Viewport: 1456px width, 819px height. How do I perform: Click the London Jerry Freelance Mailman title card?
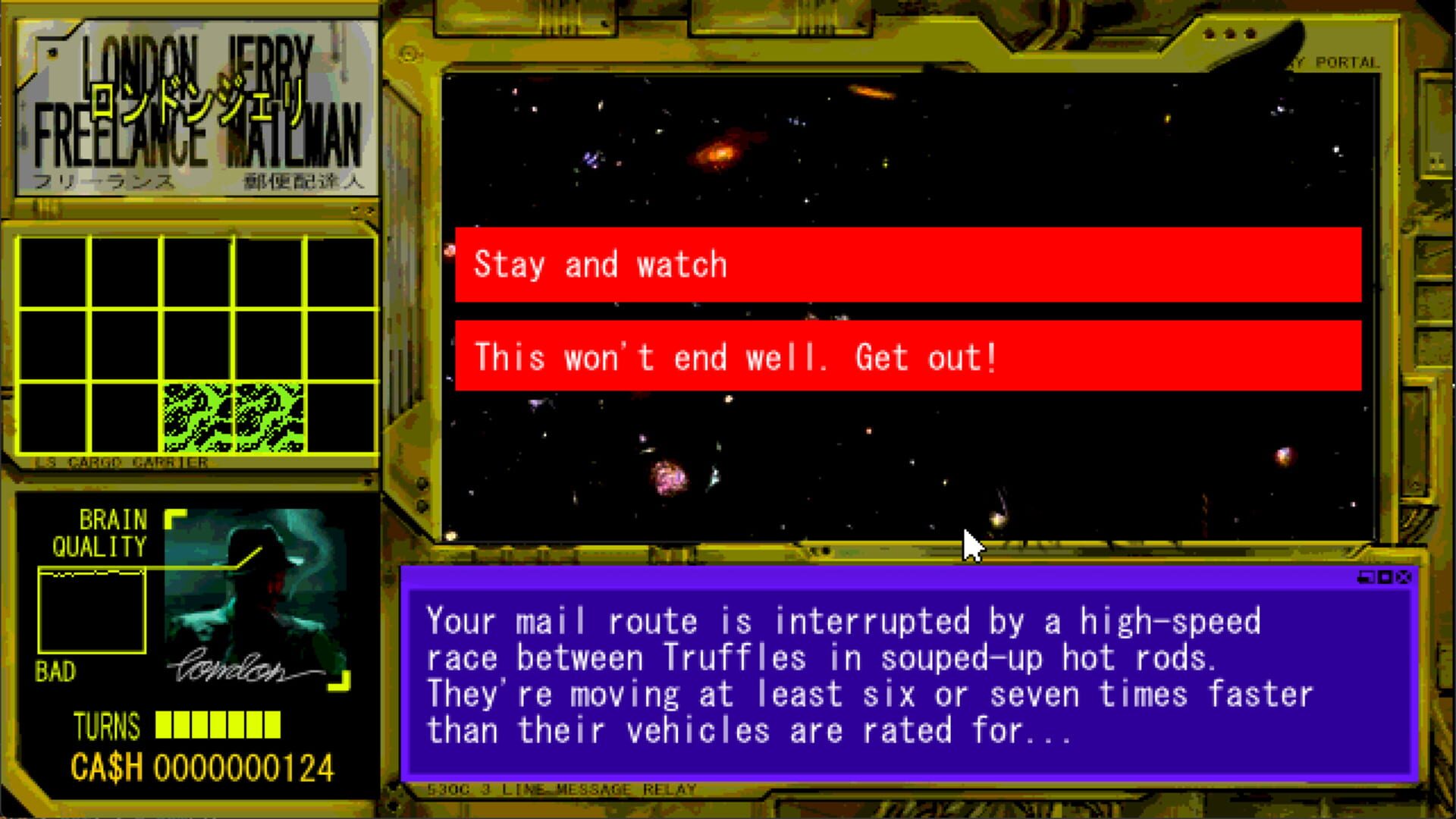197,106
